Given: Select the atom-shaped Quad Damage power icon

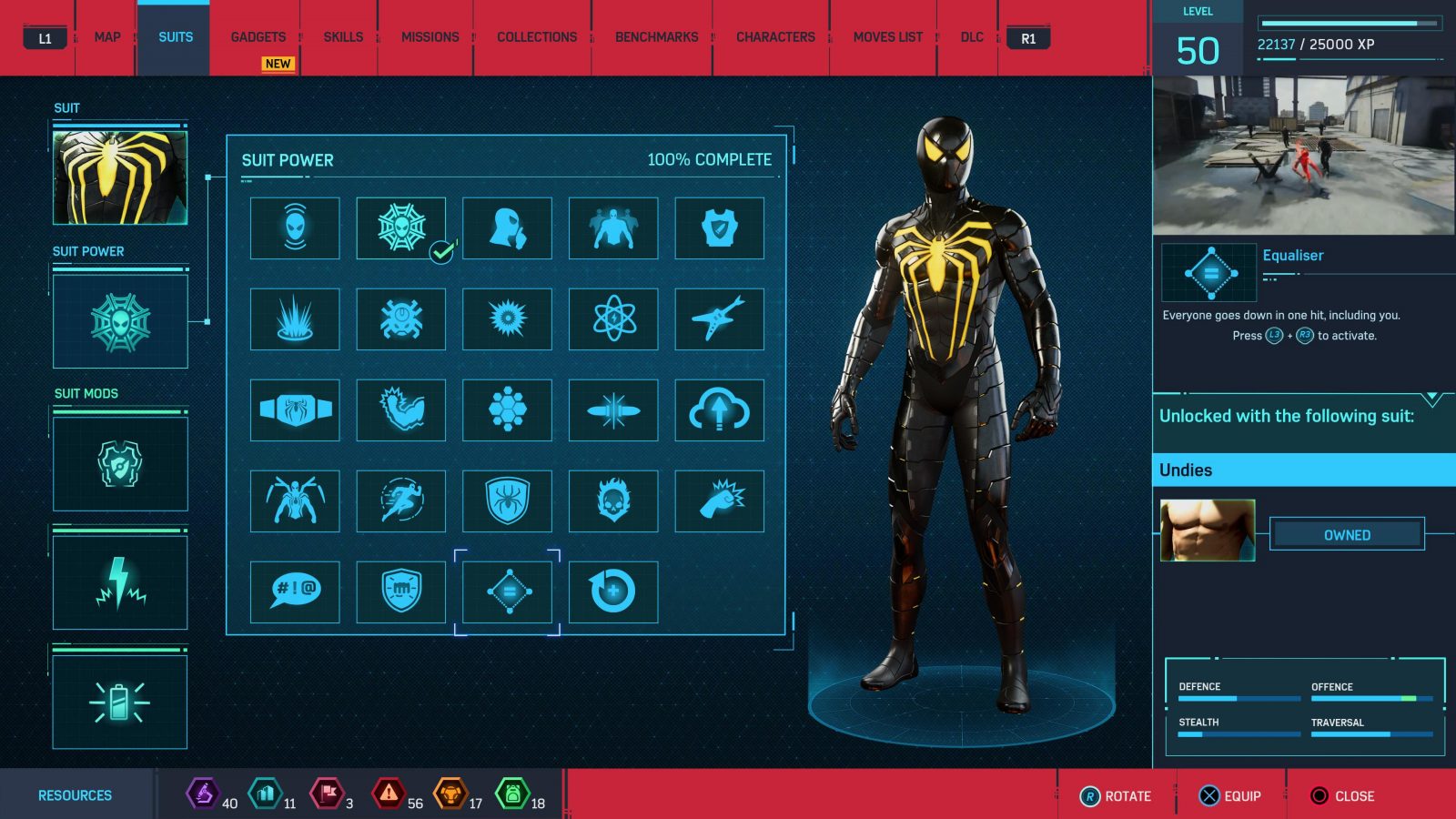Looking at the screenshot, I should pyautogui.click(x=612, y=320).
